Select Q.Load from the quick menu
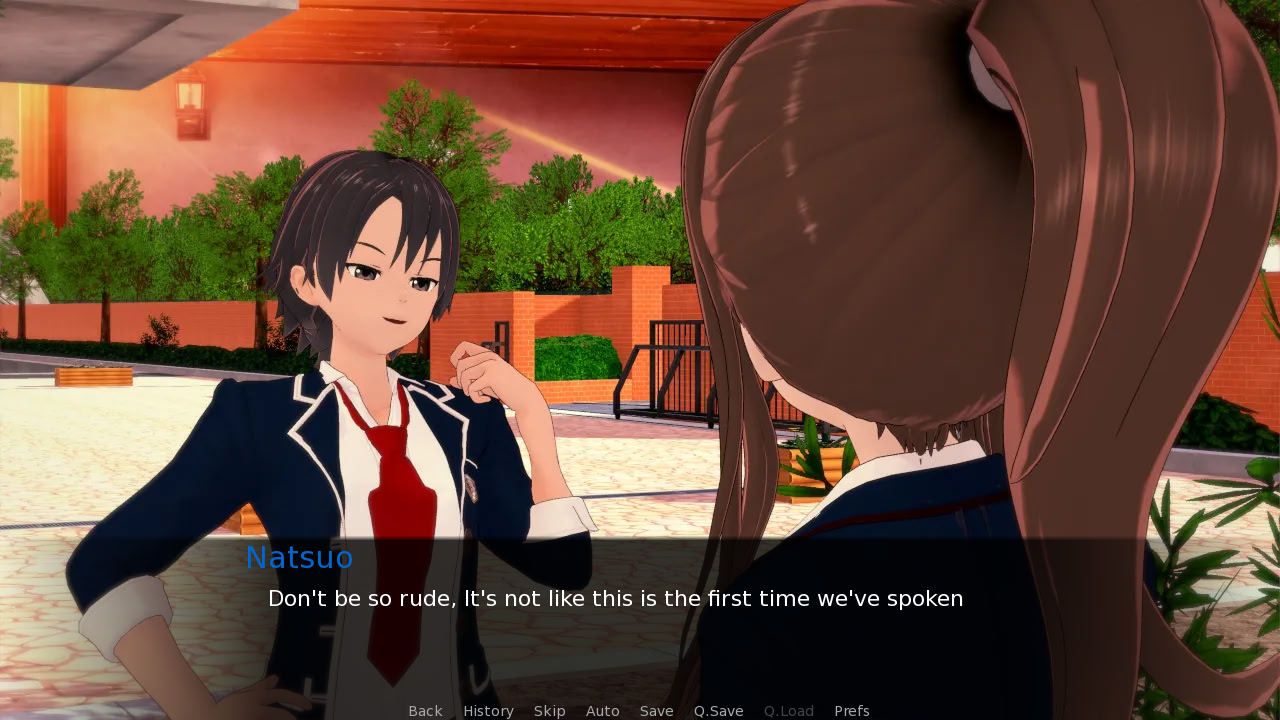This screenshot has height=720, width=1280. [788, 710]
